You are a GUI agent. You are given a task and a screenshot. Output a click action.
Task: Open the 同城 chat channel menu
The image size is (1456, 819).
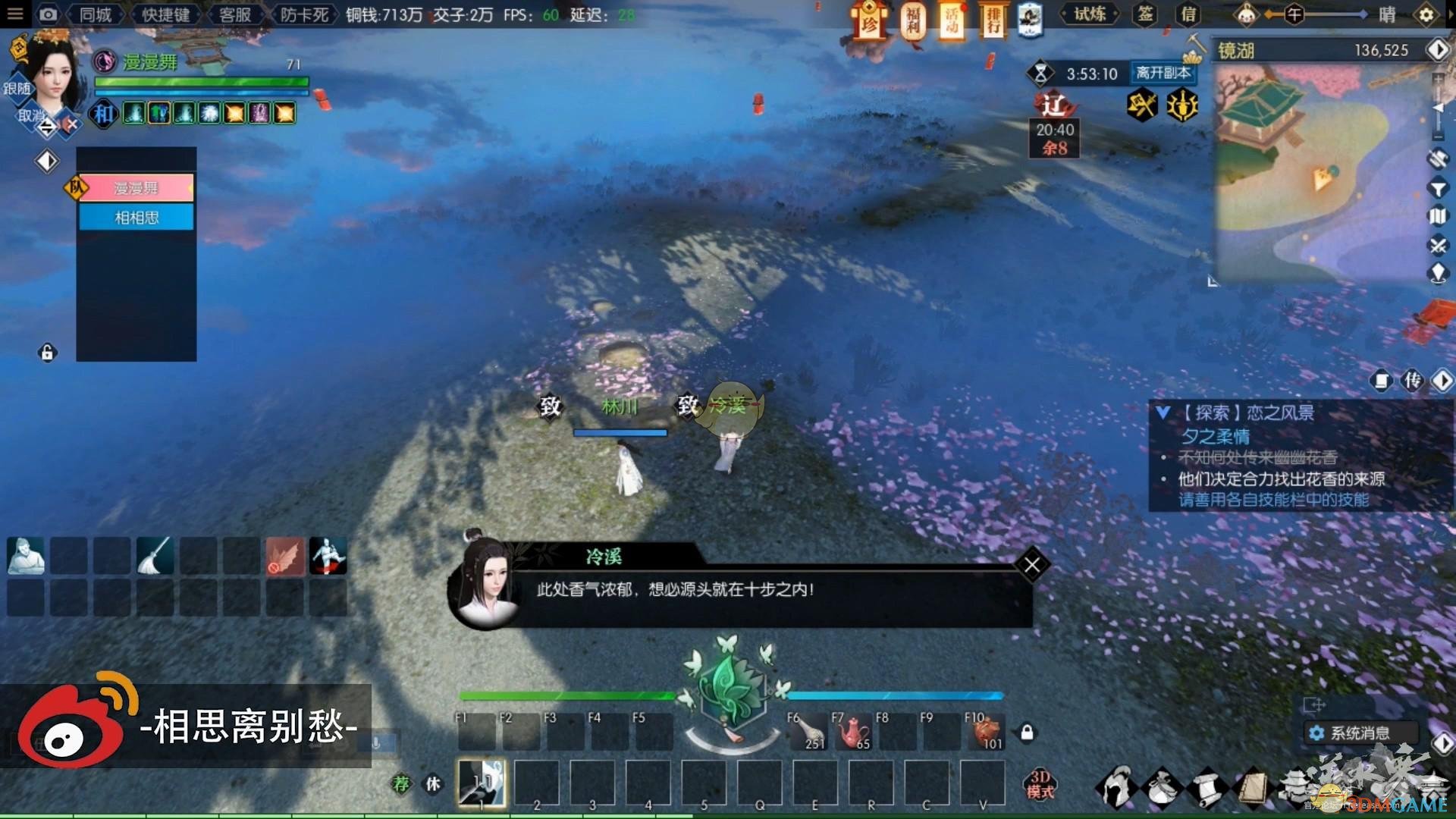pyautogui.click(x=94, y=14)
